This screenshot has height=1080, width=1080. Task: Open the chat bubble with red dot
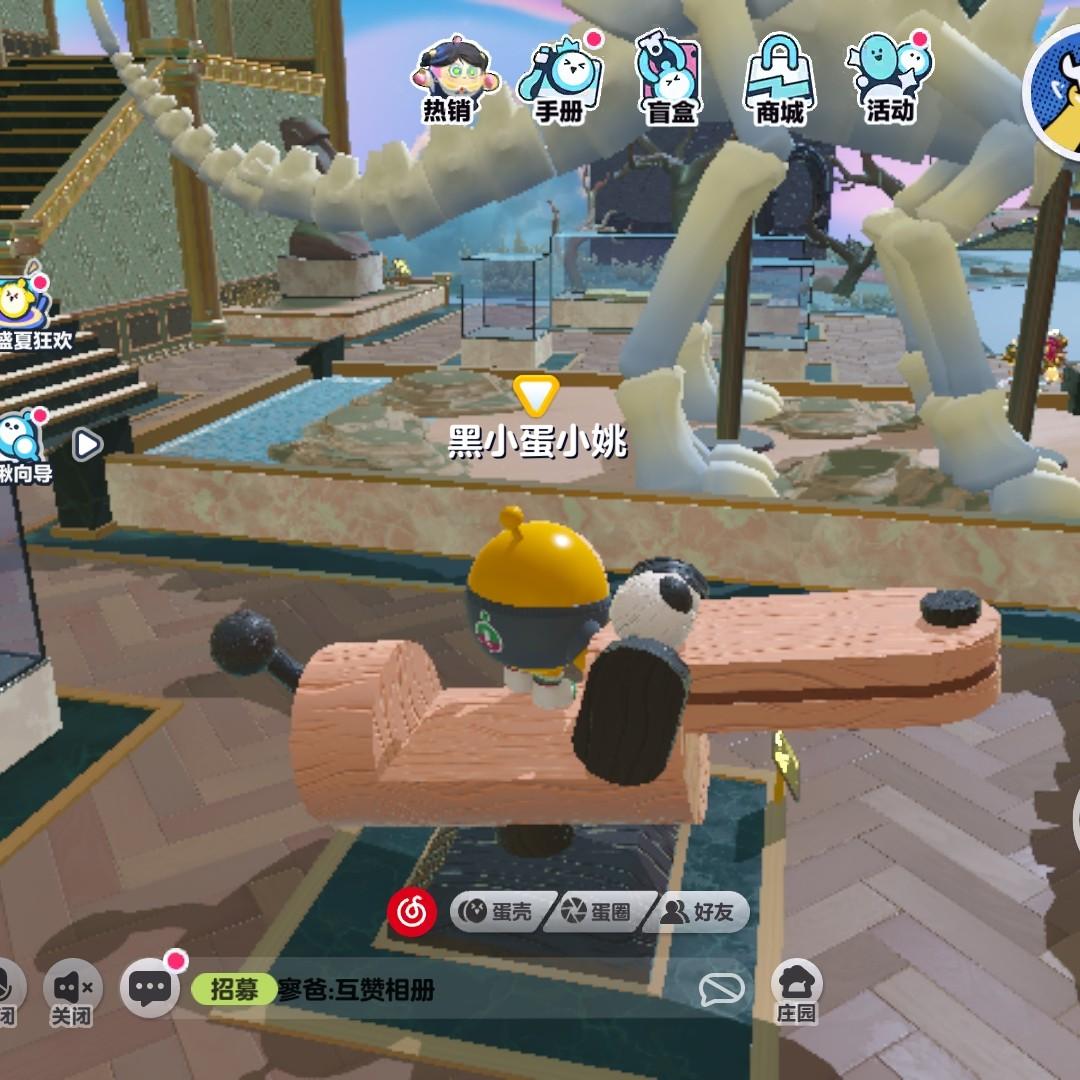tap(150, 989)
